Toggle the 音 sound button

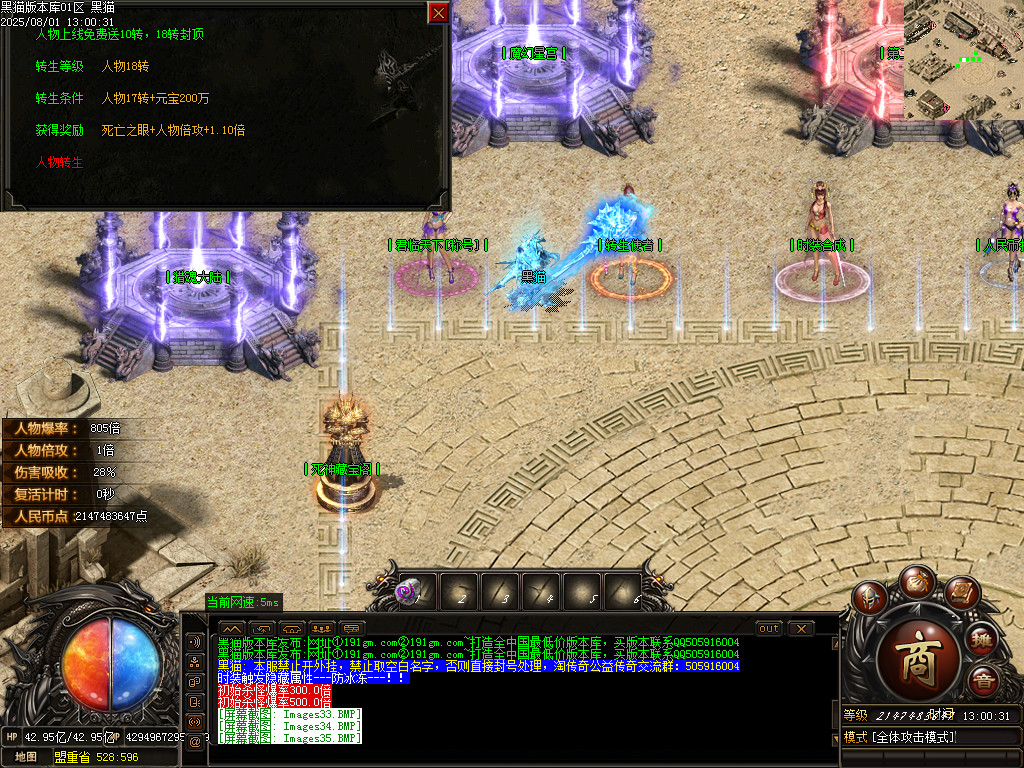984,680
